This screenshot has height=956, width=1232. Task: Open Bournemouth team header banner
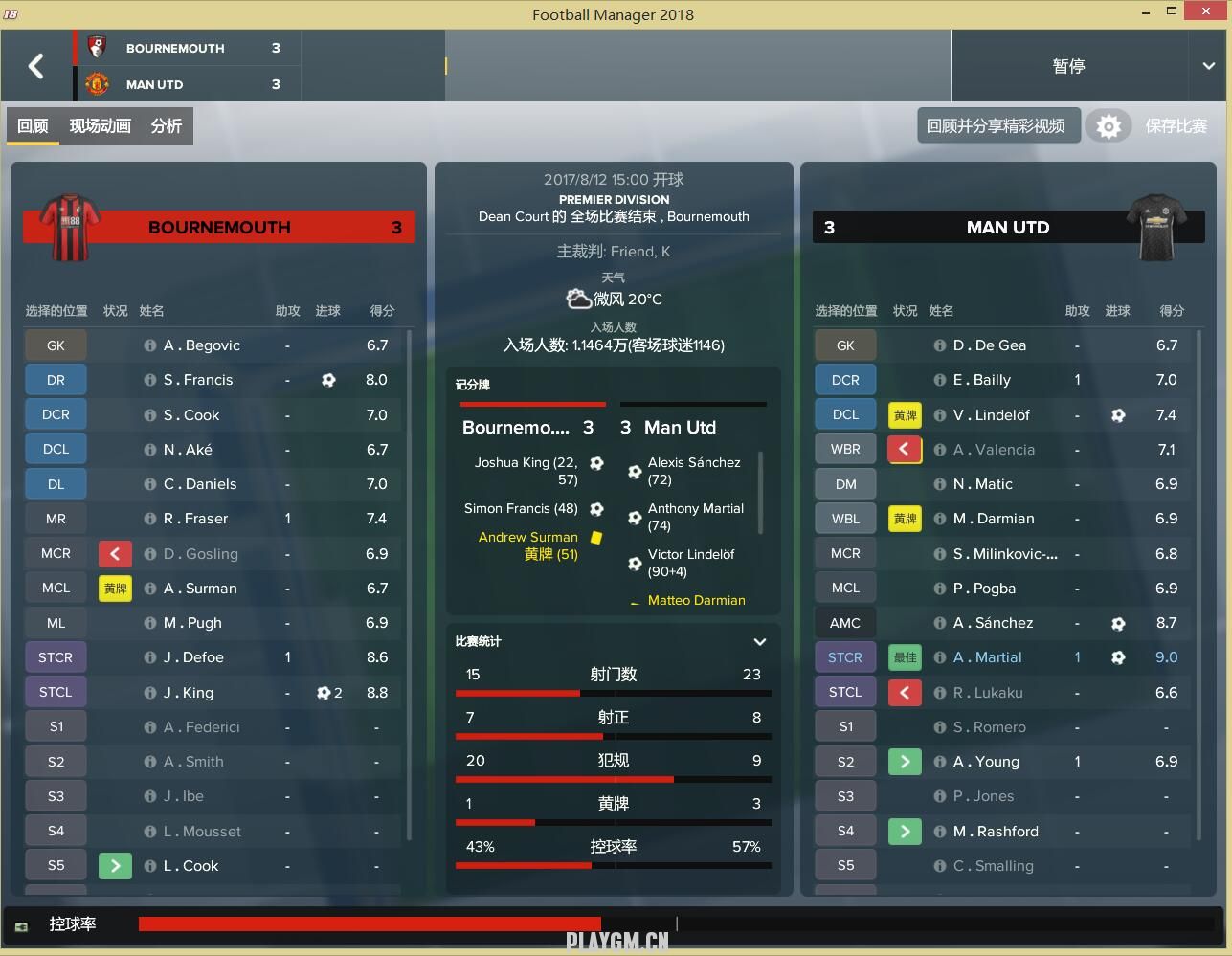(x=219, y=228)
